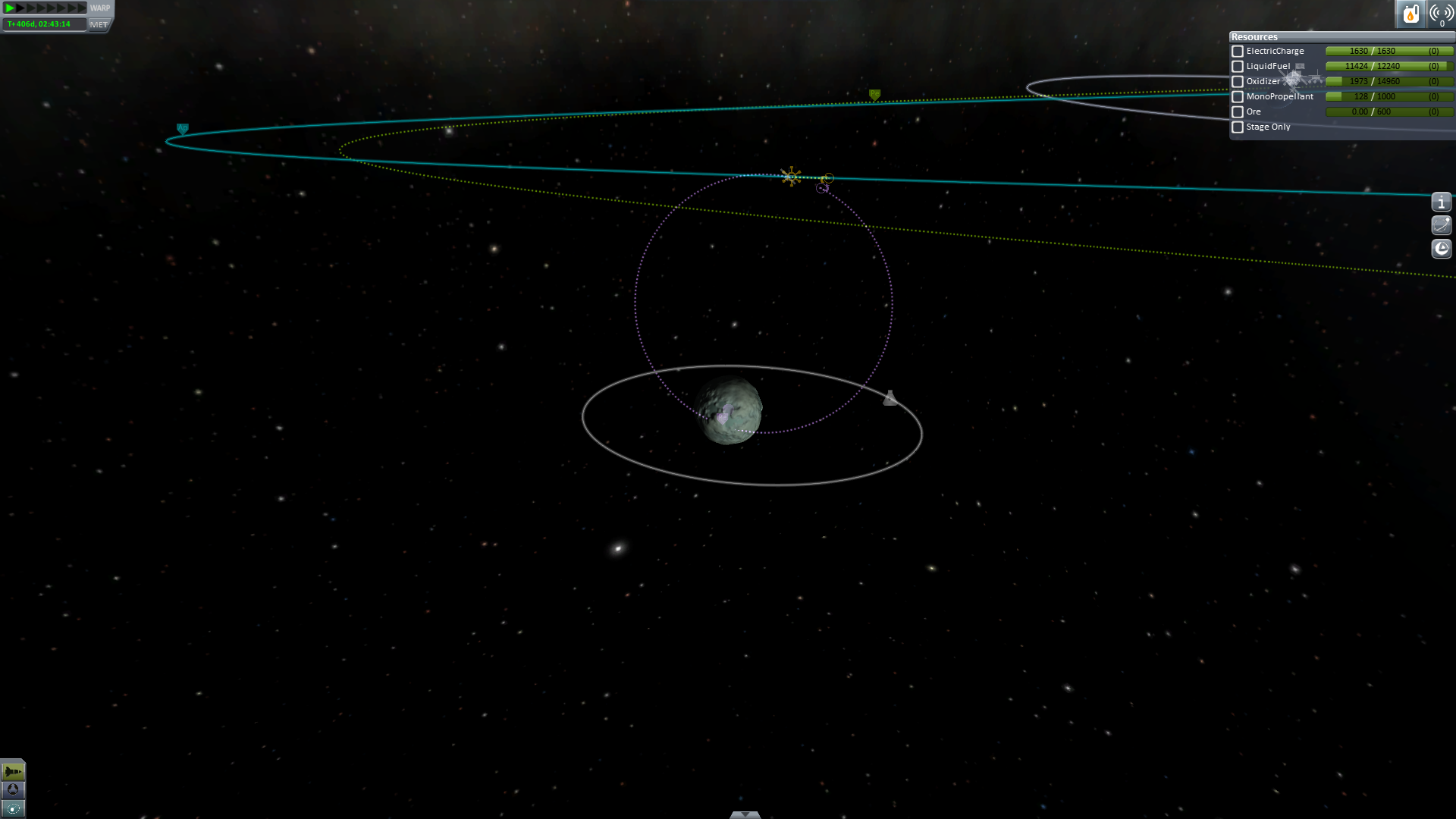Toggle the MET time display button

pos(99,24)
